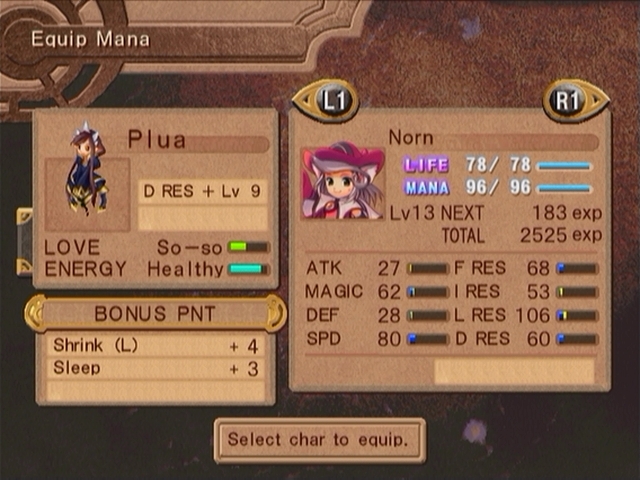
Task: Select Norn's character portrait
Action: pos(343,181)
